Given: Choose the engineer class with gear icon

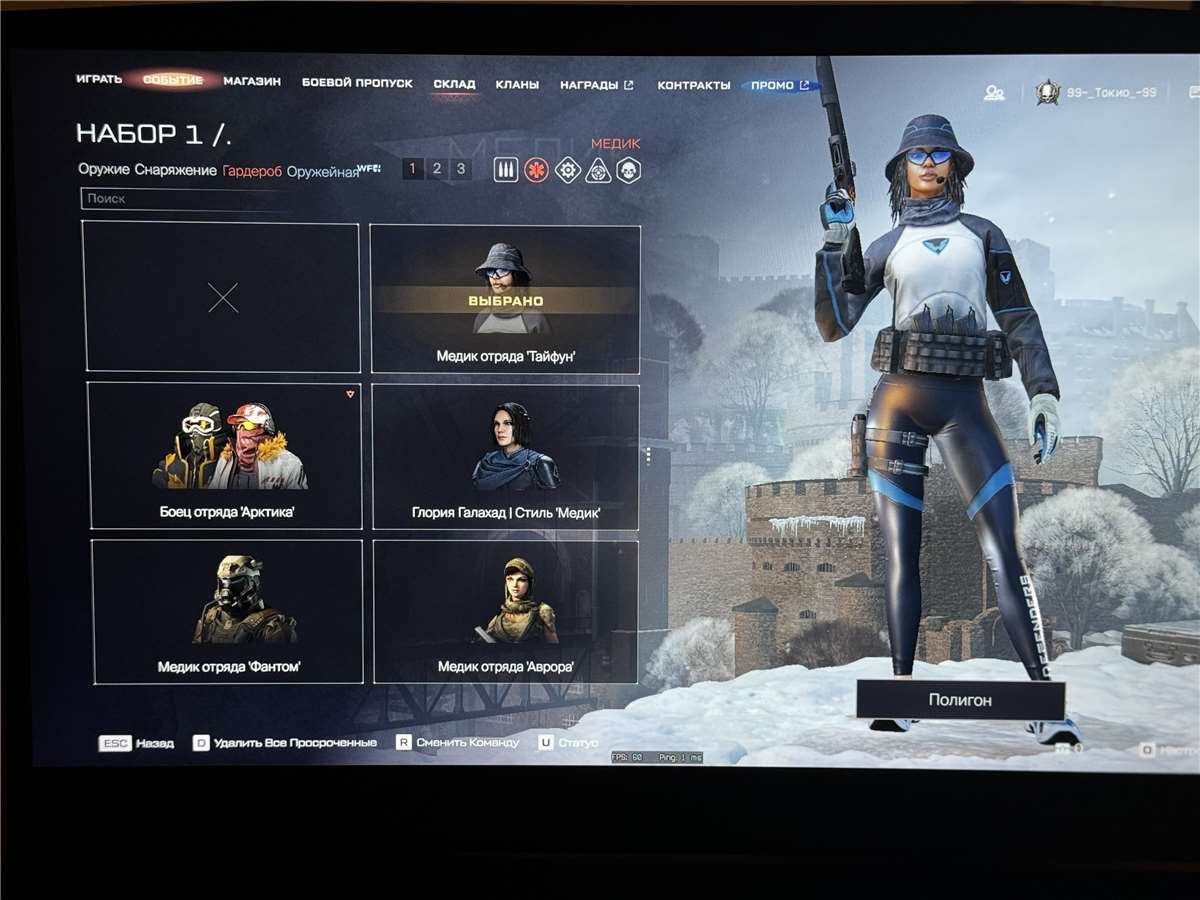Looking at the screenshot, I should (567, 170).
